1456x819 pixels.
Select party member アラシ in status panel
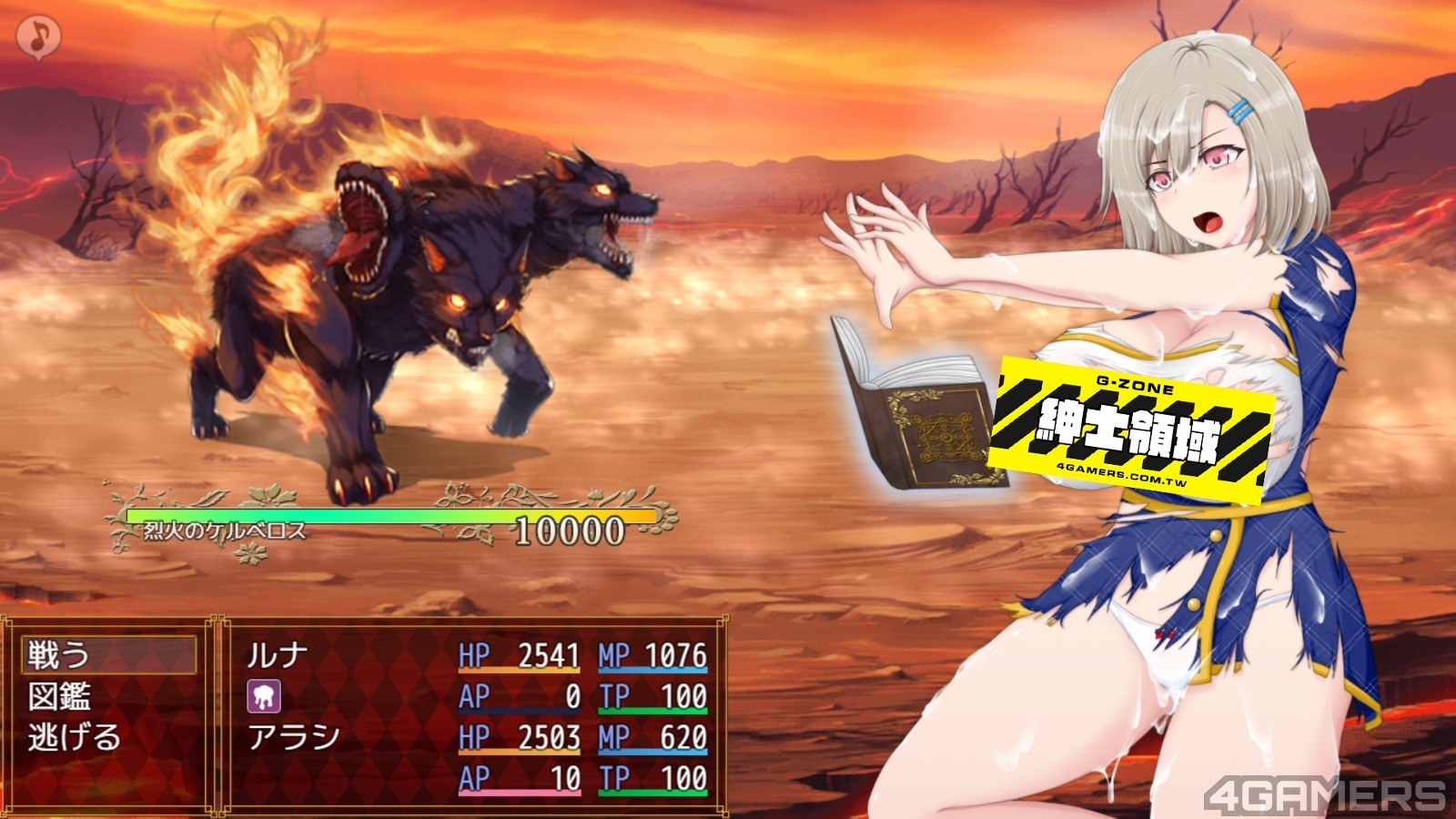[x=293, y=737]
